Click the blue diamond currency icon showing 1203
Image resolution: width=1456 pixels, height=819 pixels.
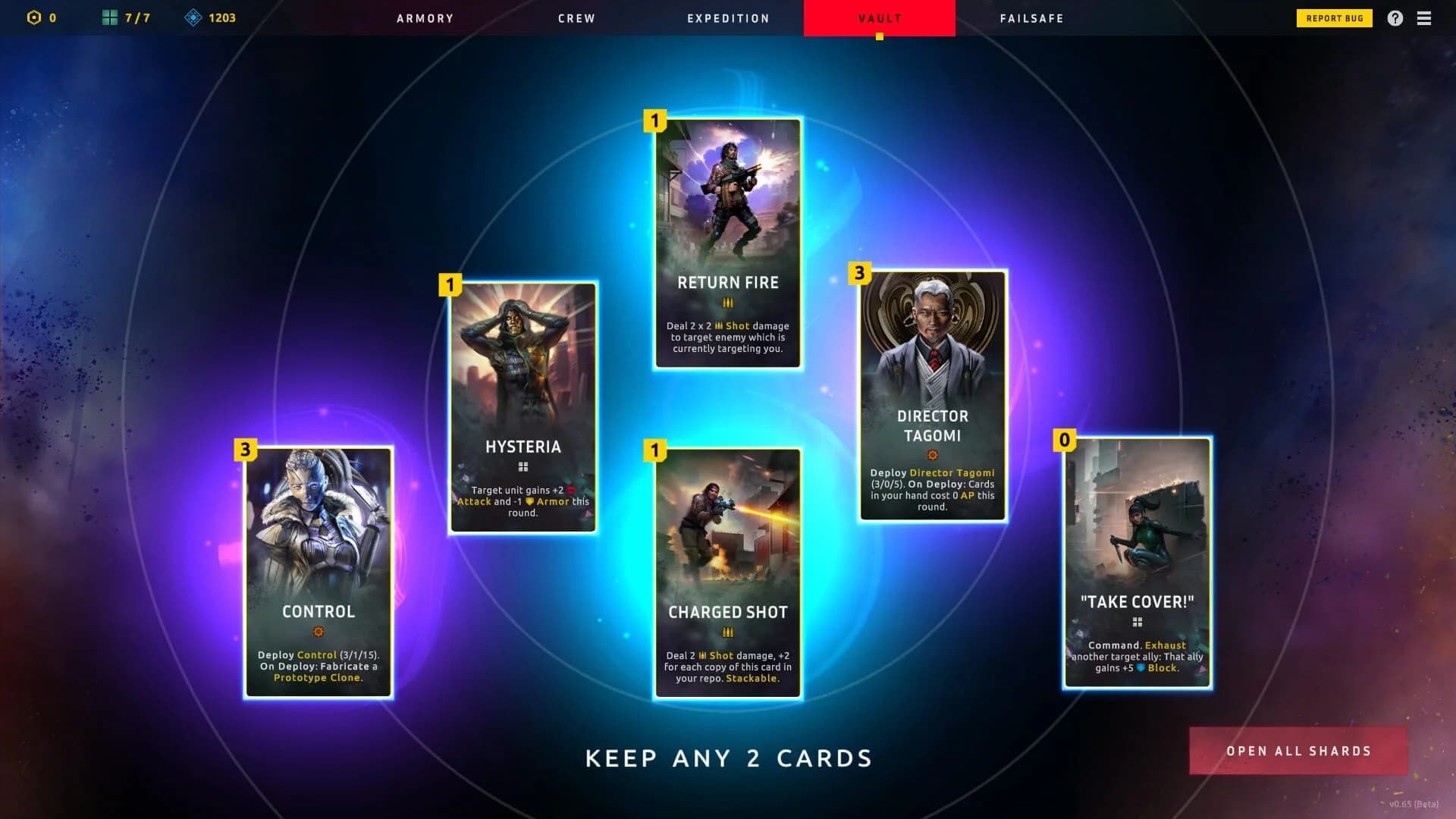tap(196, 18)
